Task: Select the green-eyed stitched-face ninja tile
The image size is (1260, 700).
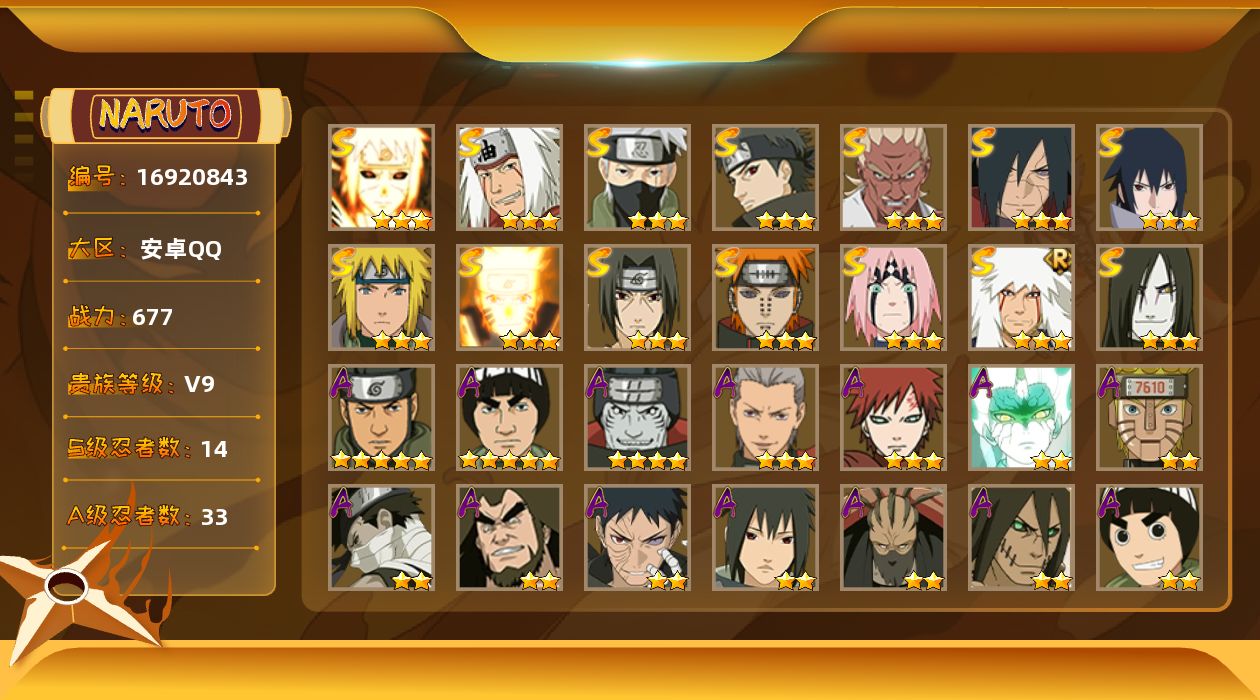Action: [1022, 538]
